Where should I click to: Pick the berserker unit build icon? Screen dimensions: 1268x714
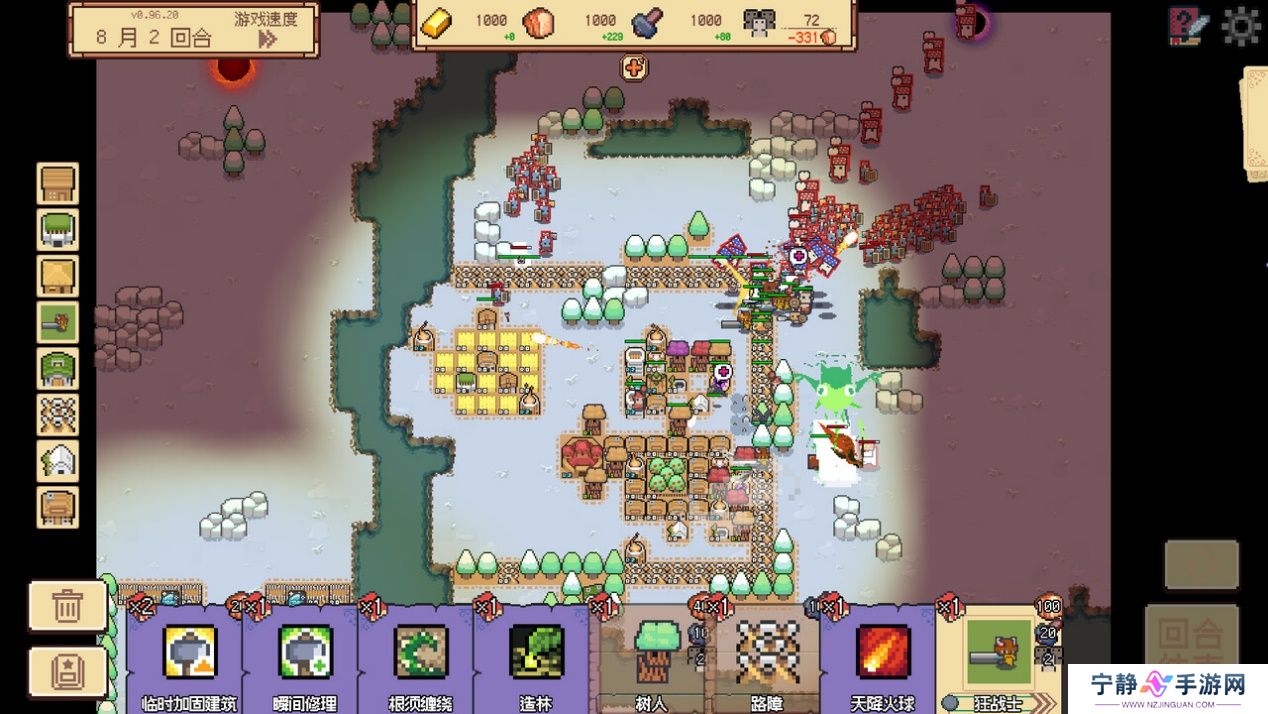tap(58, 322)
